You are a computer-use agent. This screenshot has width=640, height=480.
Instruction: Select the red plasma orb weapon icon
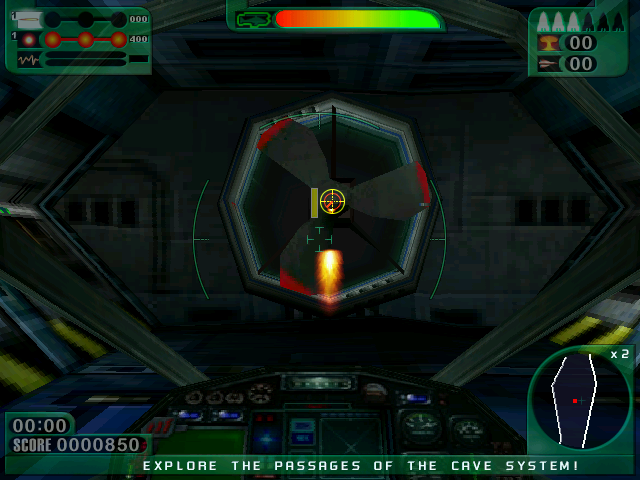tap(28, 39)
